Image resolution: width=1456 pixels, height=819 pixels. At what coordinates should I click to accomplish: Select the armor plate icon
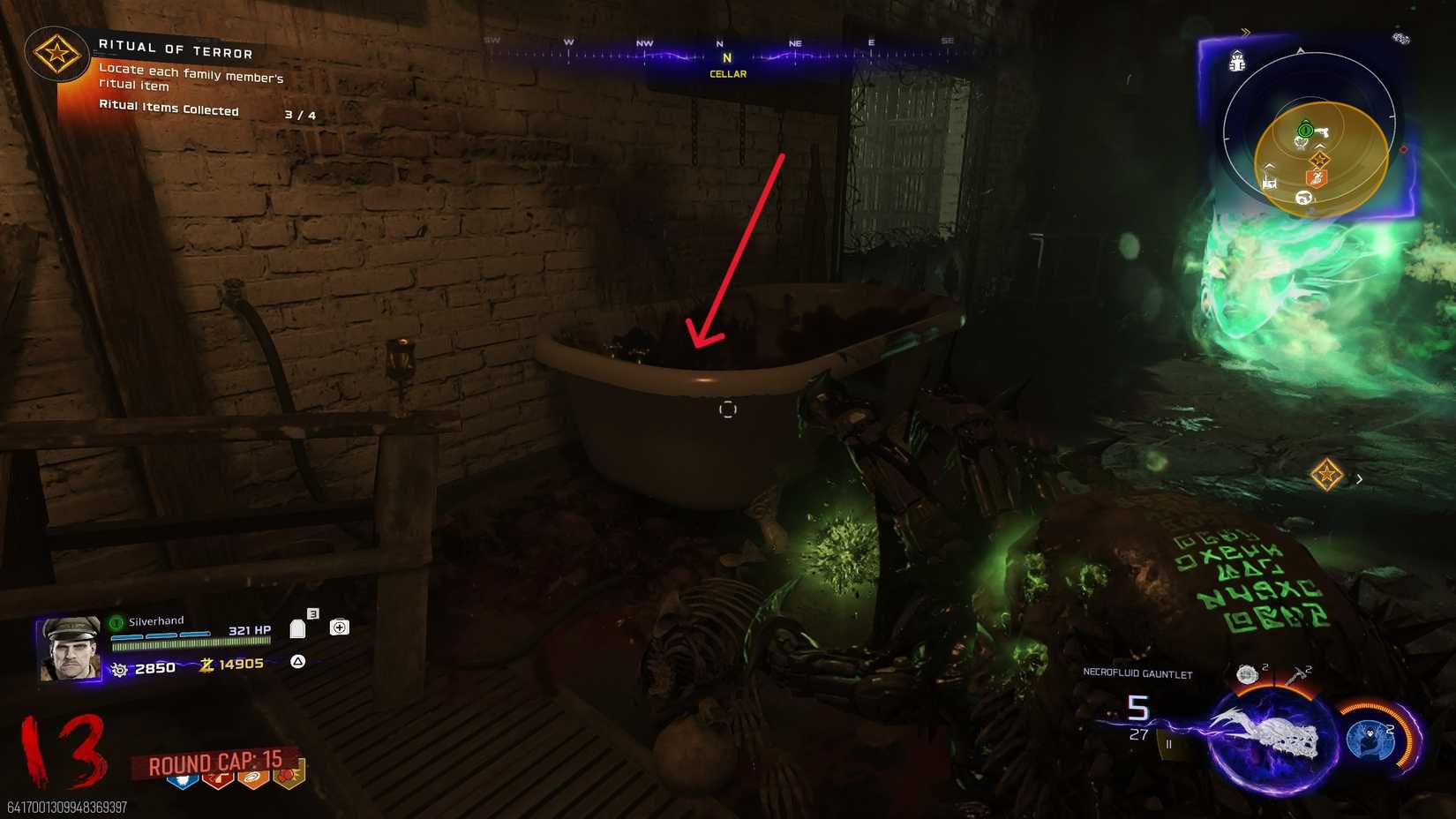point(297,628)
